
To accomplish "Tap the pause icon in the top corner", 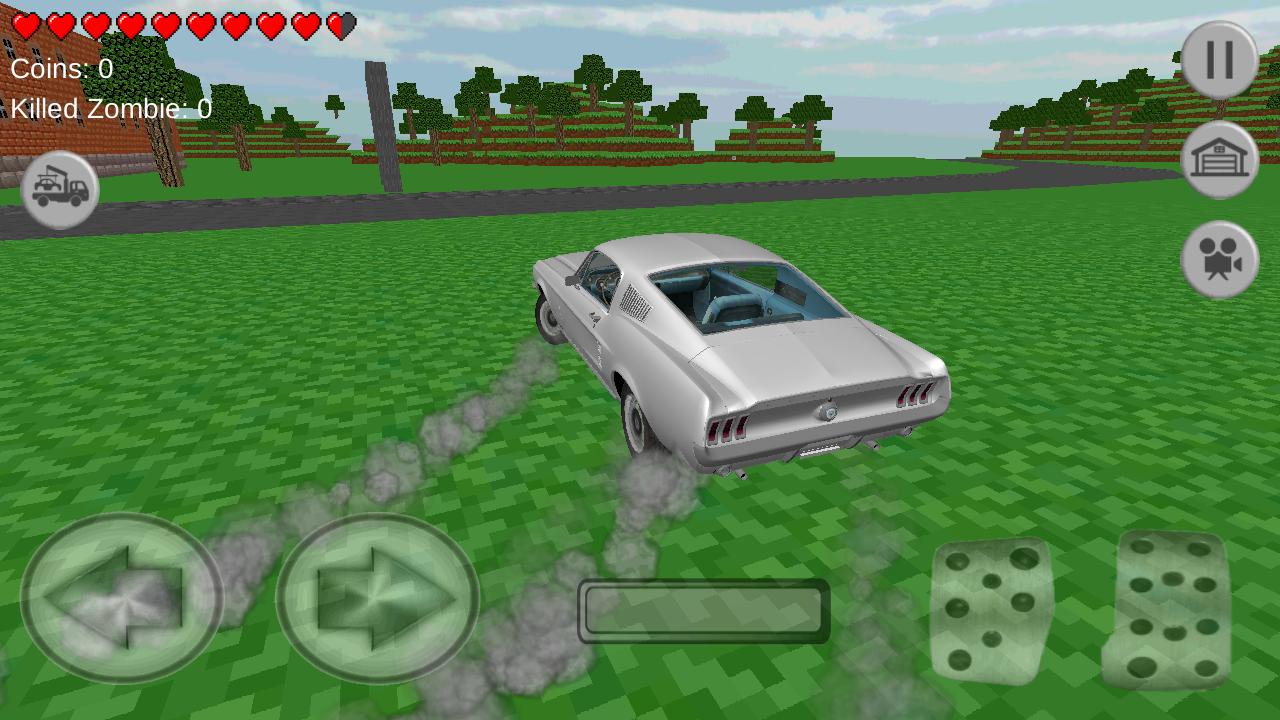I will tap(1218, 60).
